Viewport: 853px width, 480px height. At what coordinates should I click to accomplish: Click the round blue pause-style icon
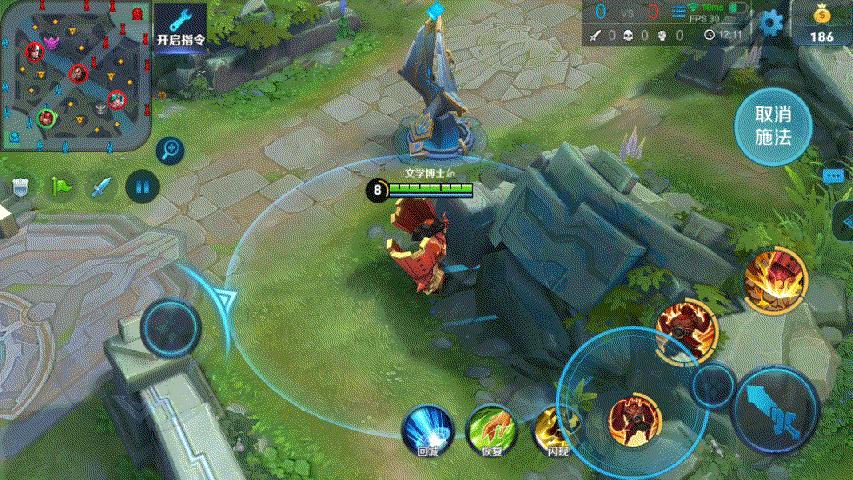(x=142, y=186)
